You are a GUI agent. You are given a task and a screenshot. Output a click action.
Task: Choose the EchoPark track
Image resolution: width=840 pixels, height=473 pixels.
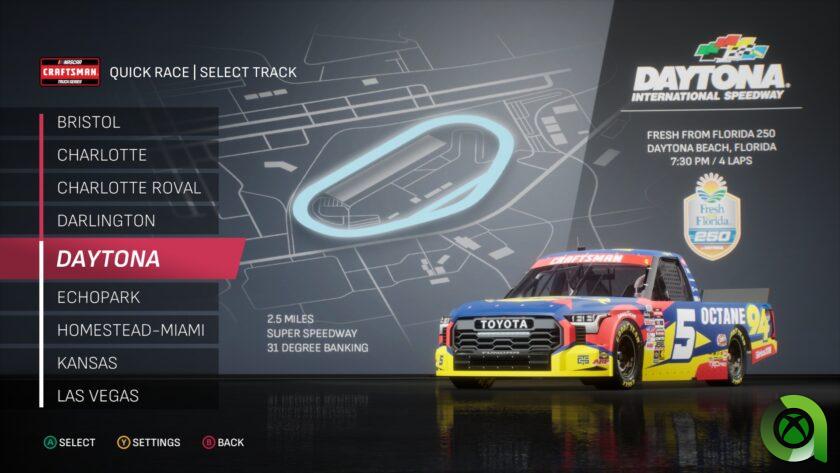pos(129,297)
